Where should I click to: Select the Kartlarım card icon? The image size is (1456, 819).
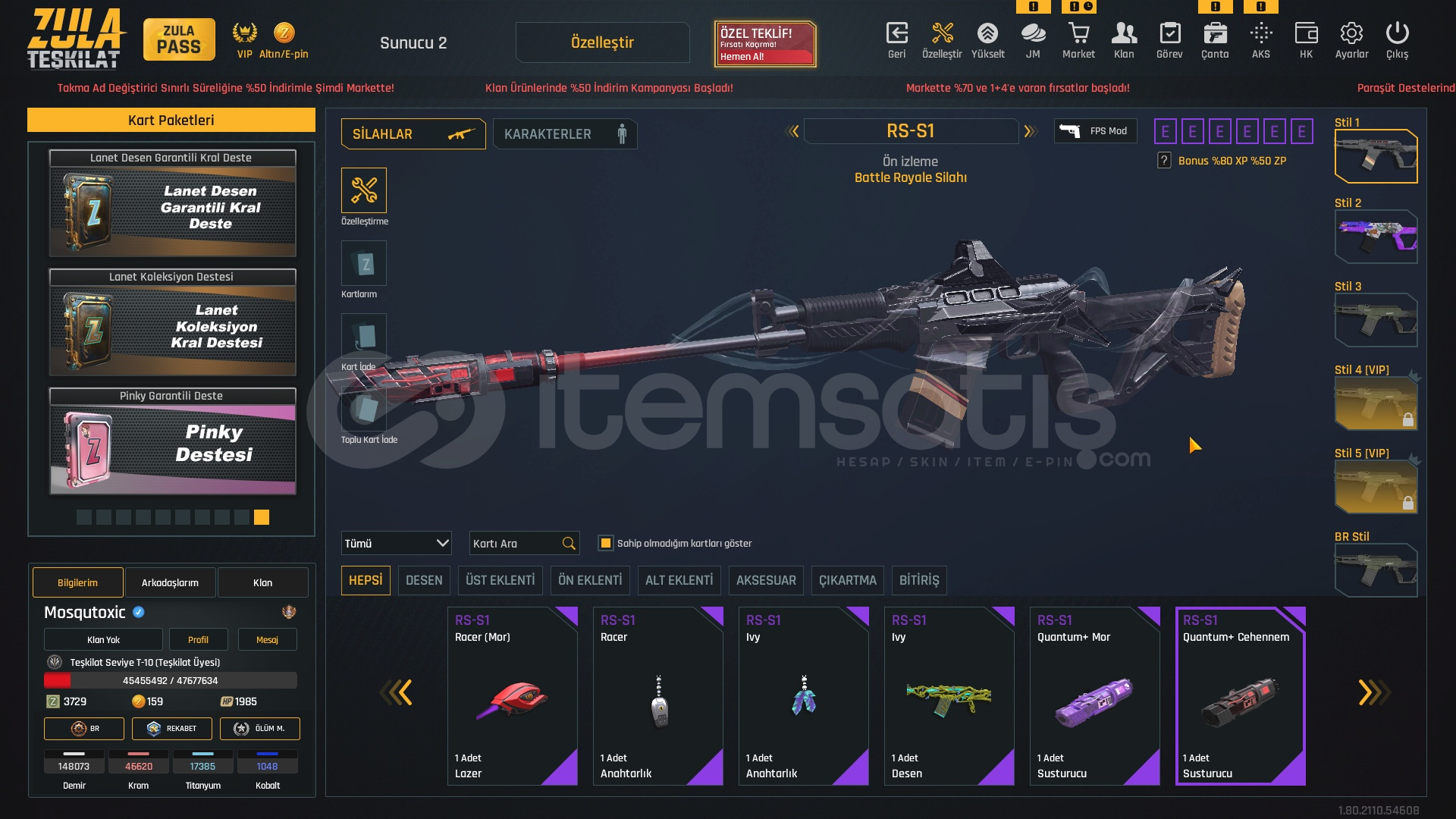click(364, 263)
